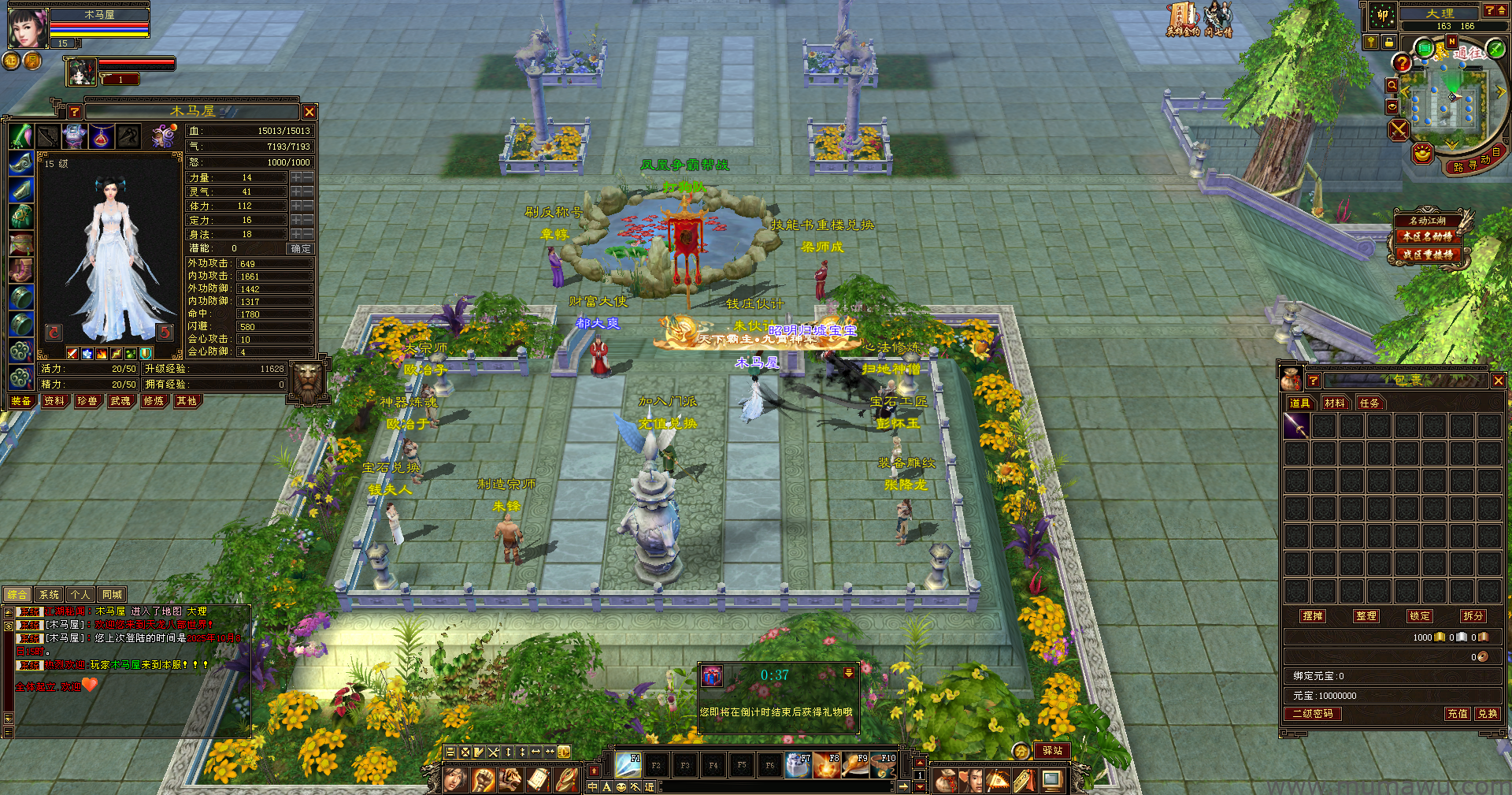Open the 任务 bag tab
This screenshot has height=795, width=1512.
(x=1369, y=403)
